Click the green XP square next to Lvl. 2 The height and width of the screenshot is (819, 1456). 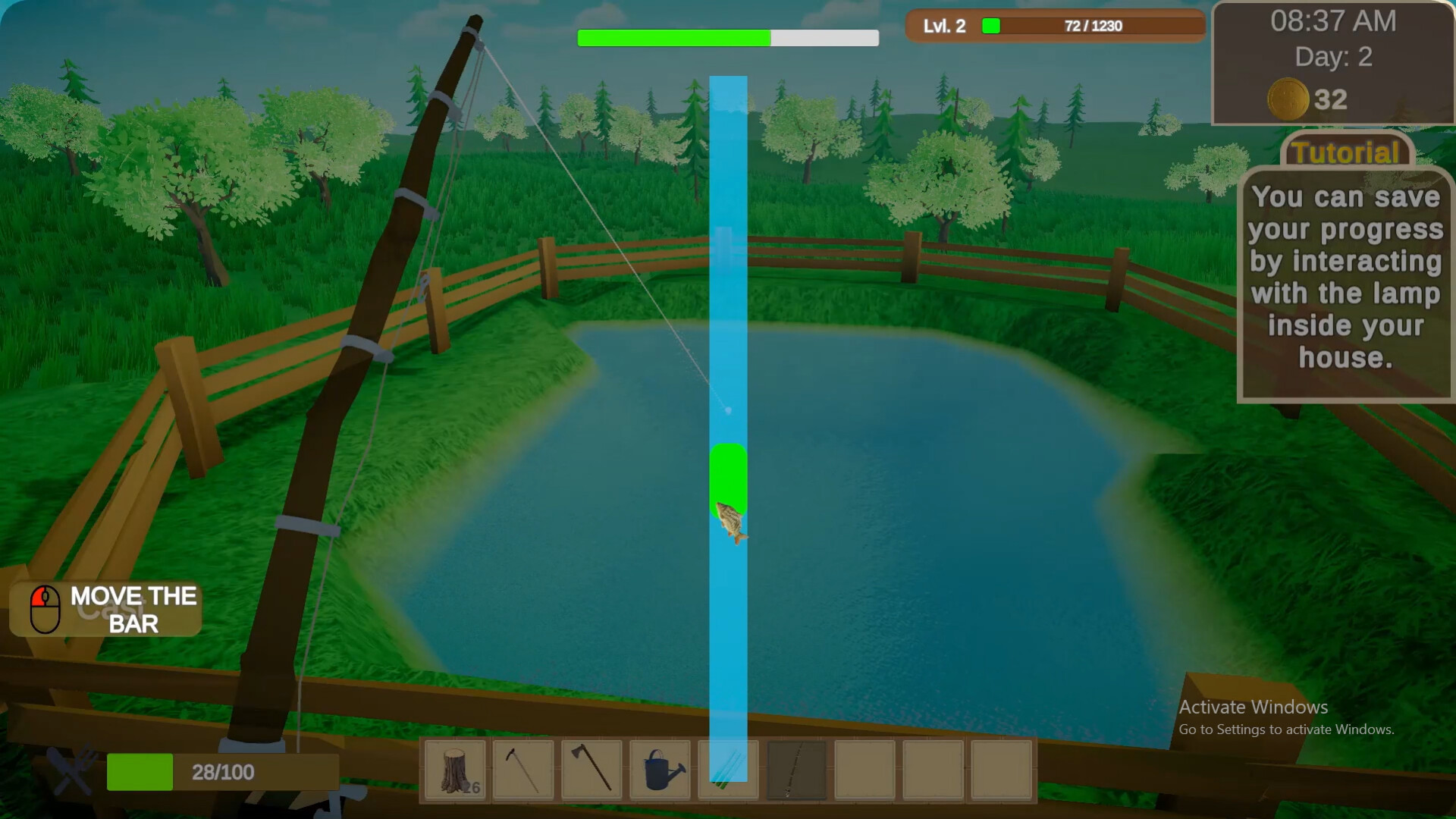tap(990, 25)
